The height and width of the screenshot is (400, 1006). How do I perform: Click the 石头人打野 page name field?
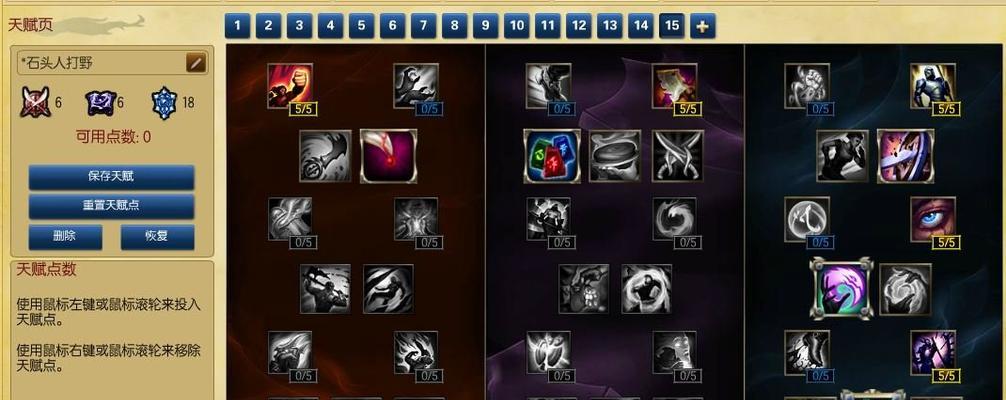coord(100,62)
